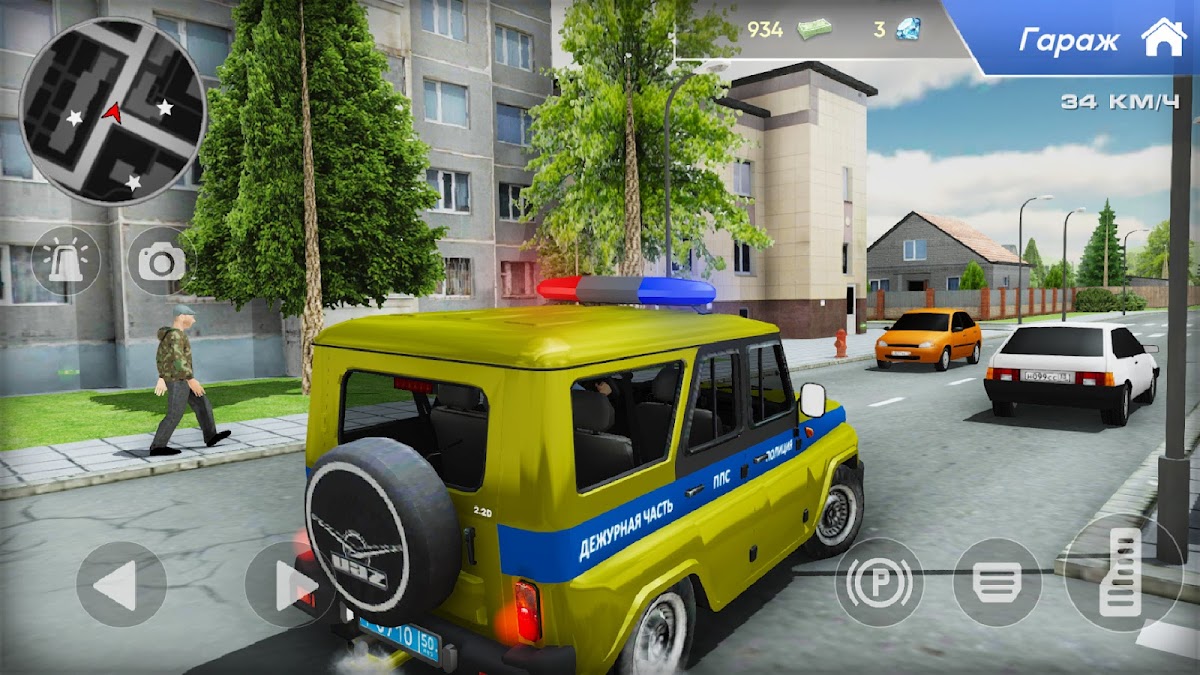Switch view with the camera icon

coord(161,261)
